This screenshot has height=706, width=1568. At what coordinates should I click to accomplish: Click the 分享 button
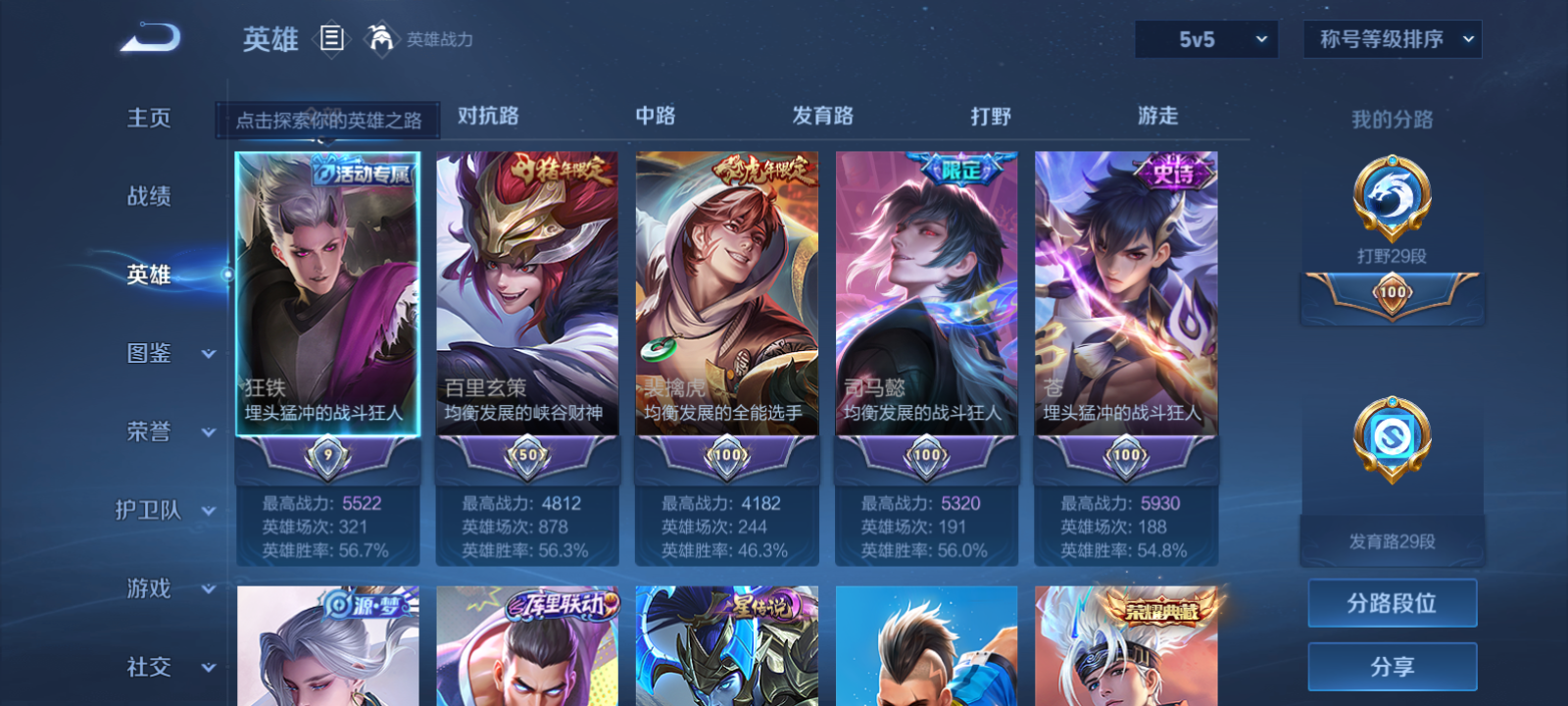[x=1392, y=665]
